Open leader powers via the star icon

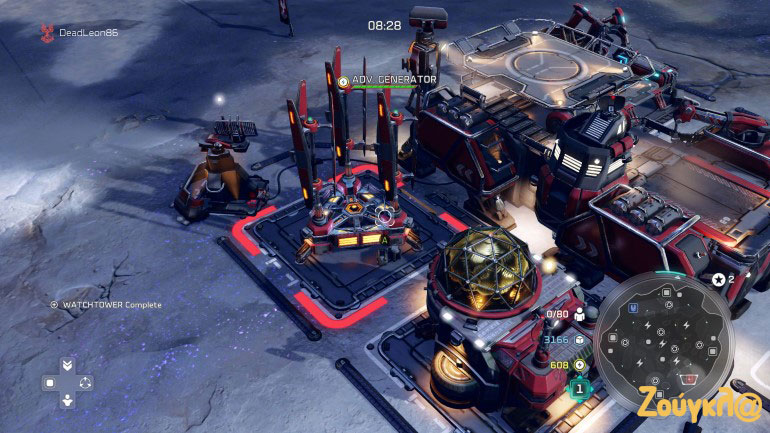pos(718,279)
